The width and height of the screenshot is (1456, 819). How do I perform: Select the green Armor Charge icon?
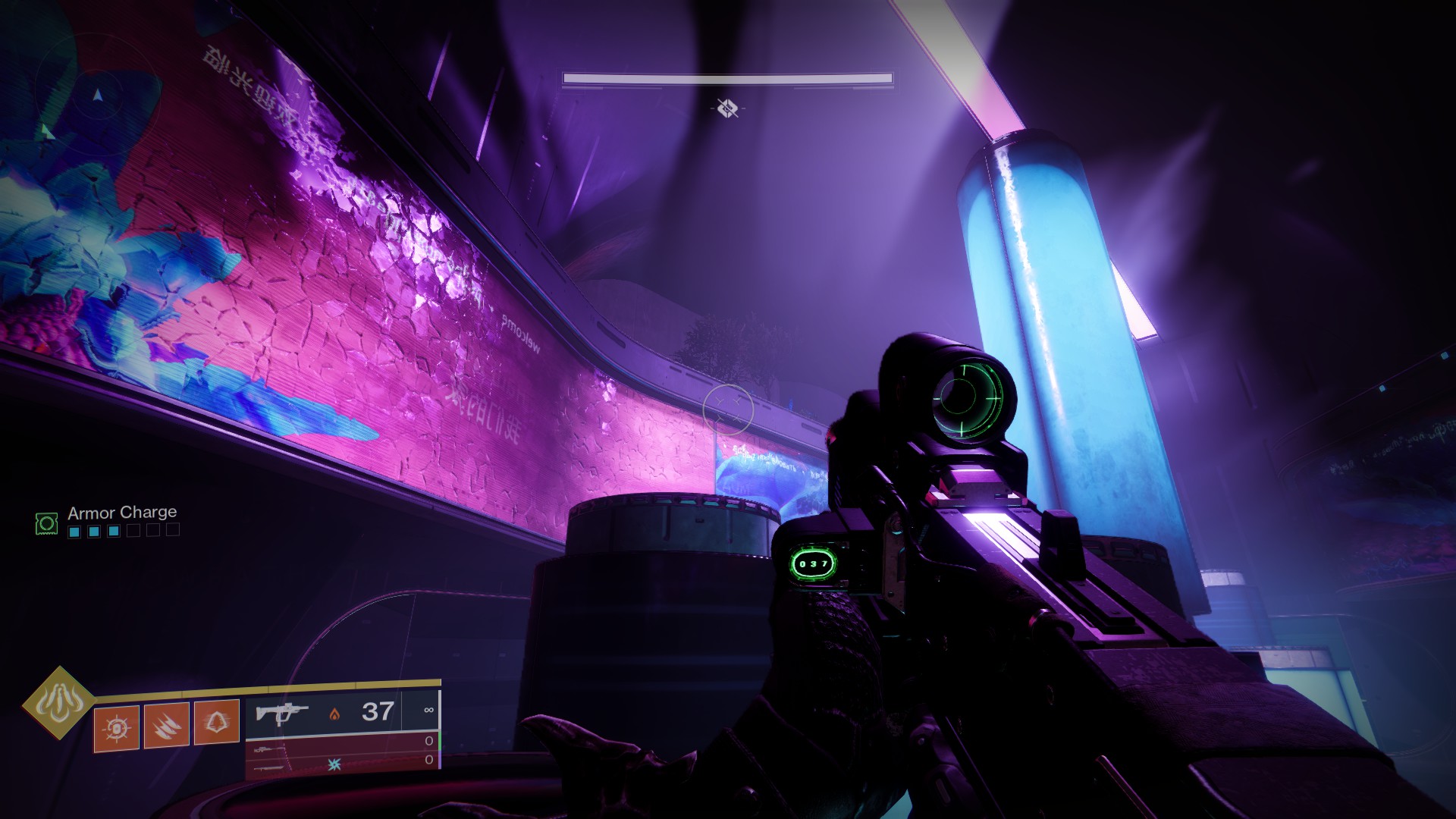[46, 522]
